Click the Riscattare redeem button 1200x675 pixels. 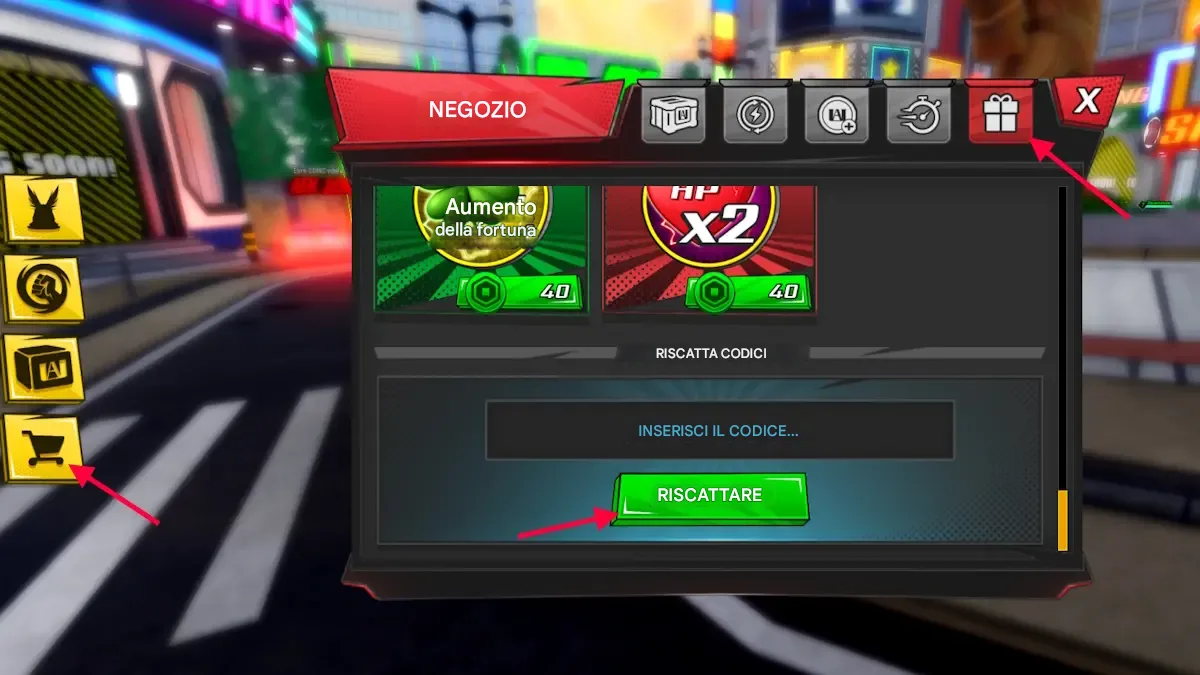(x=709, y=496)
